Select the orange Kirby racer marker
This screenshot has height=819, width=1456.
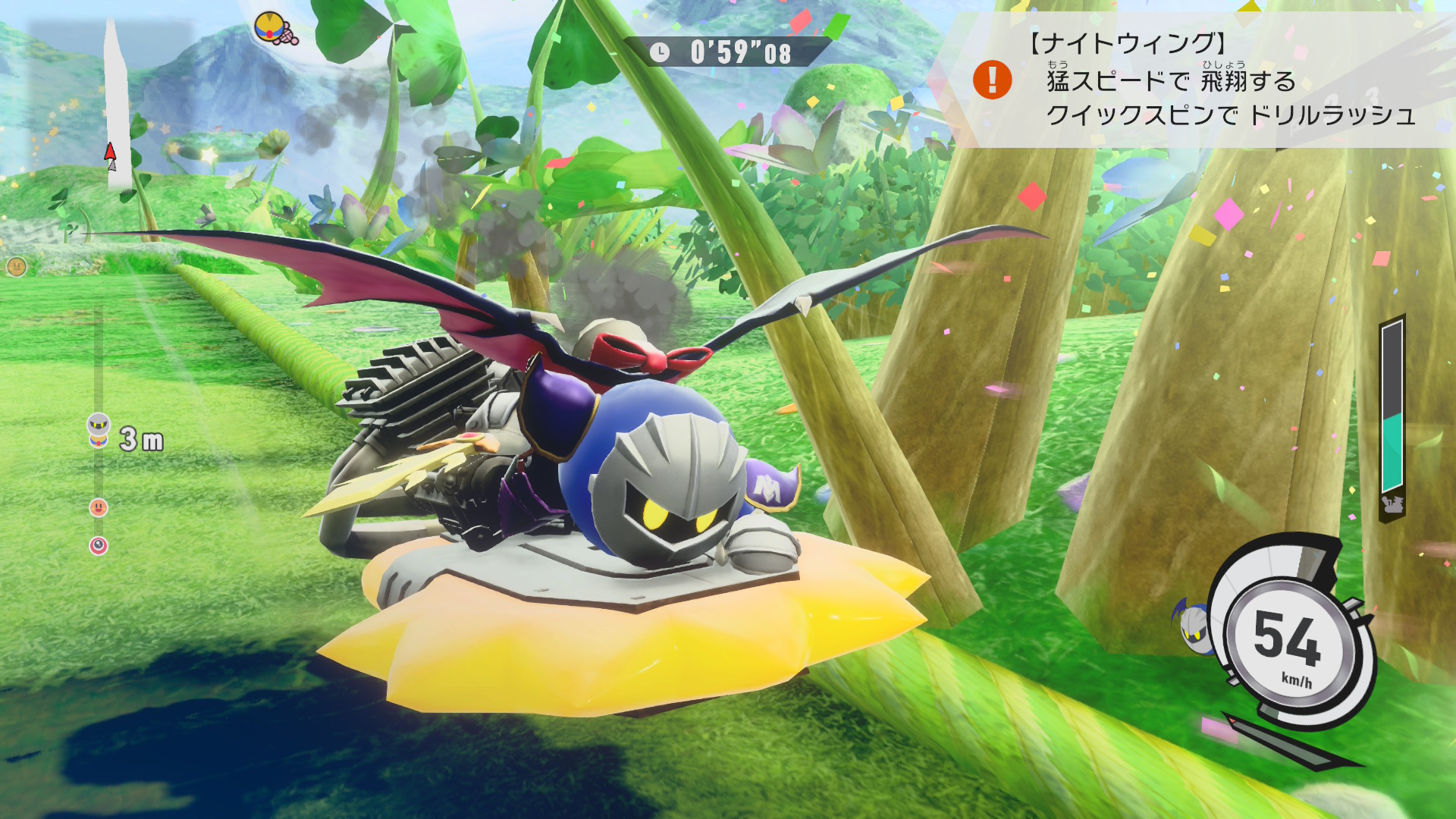coord(99,507)
